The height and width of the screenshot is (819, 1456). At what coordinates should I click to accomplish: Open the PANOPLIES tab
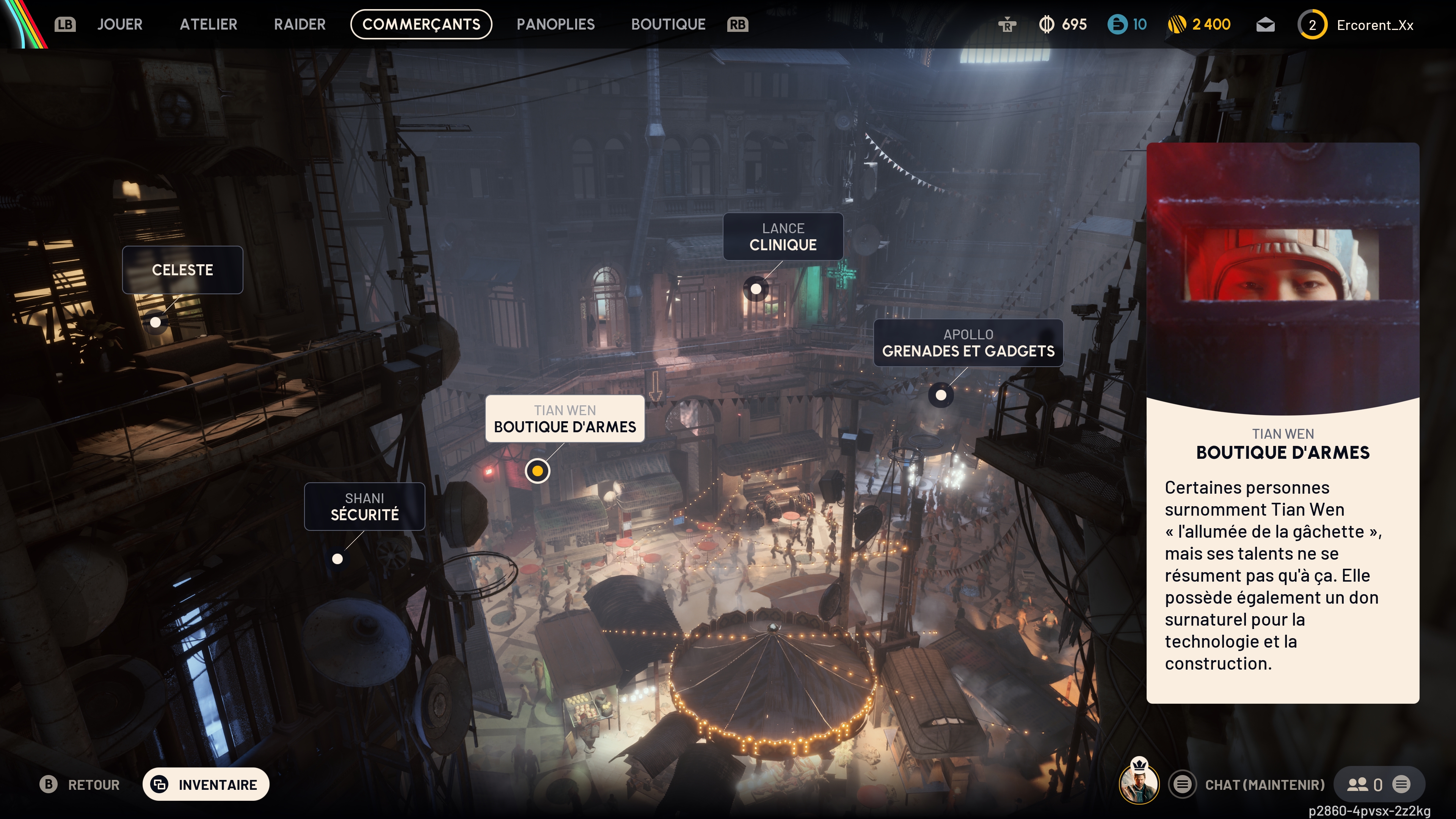555,24
